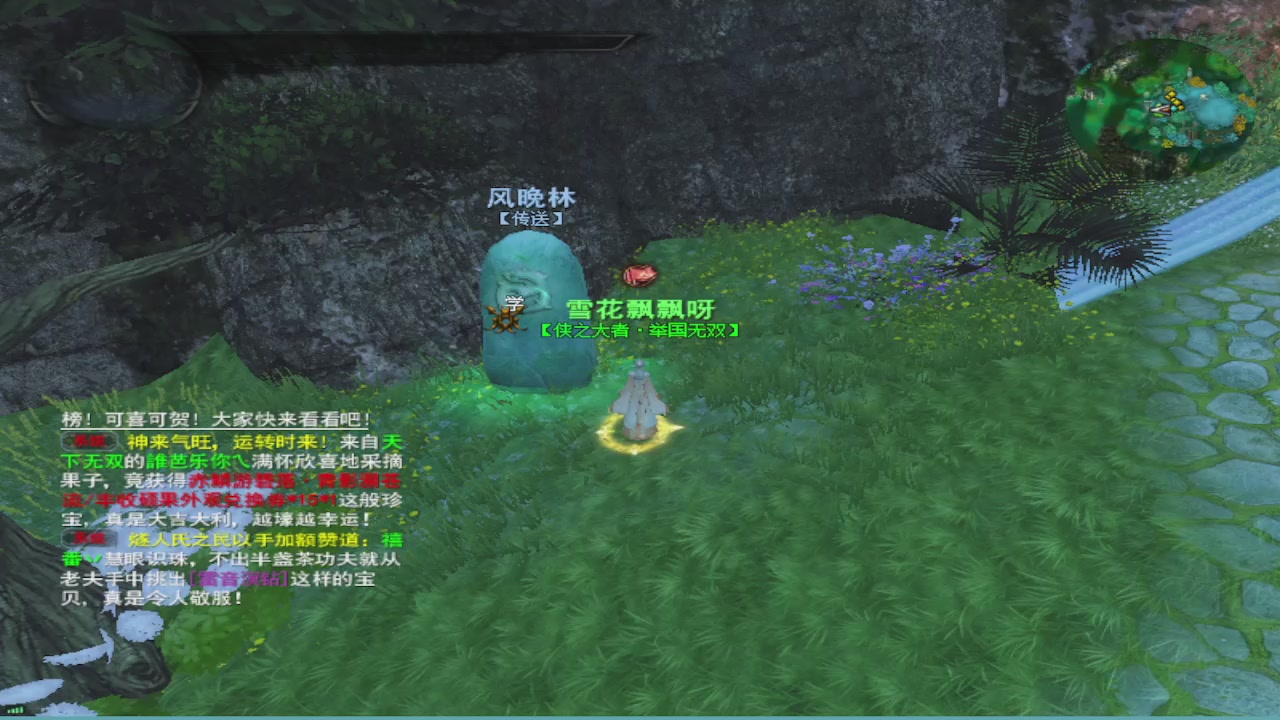Image resolution: width=1280 pixels, height=720 pixels.
Task: Click the white player arrow on the minimap
Action: [1160, 110]
